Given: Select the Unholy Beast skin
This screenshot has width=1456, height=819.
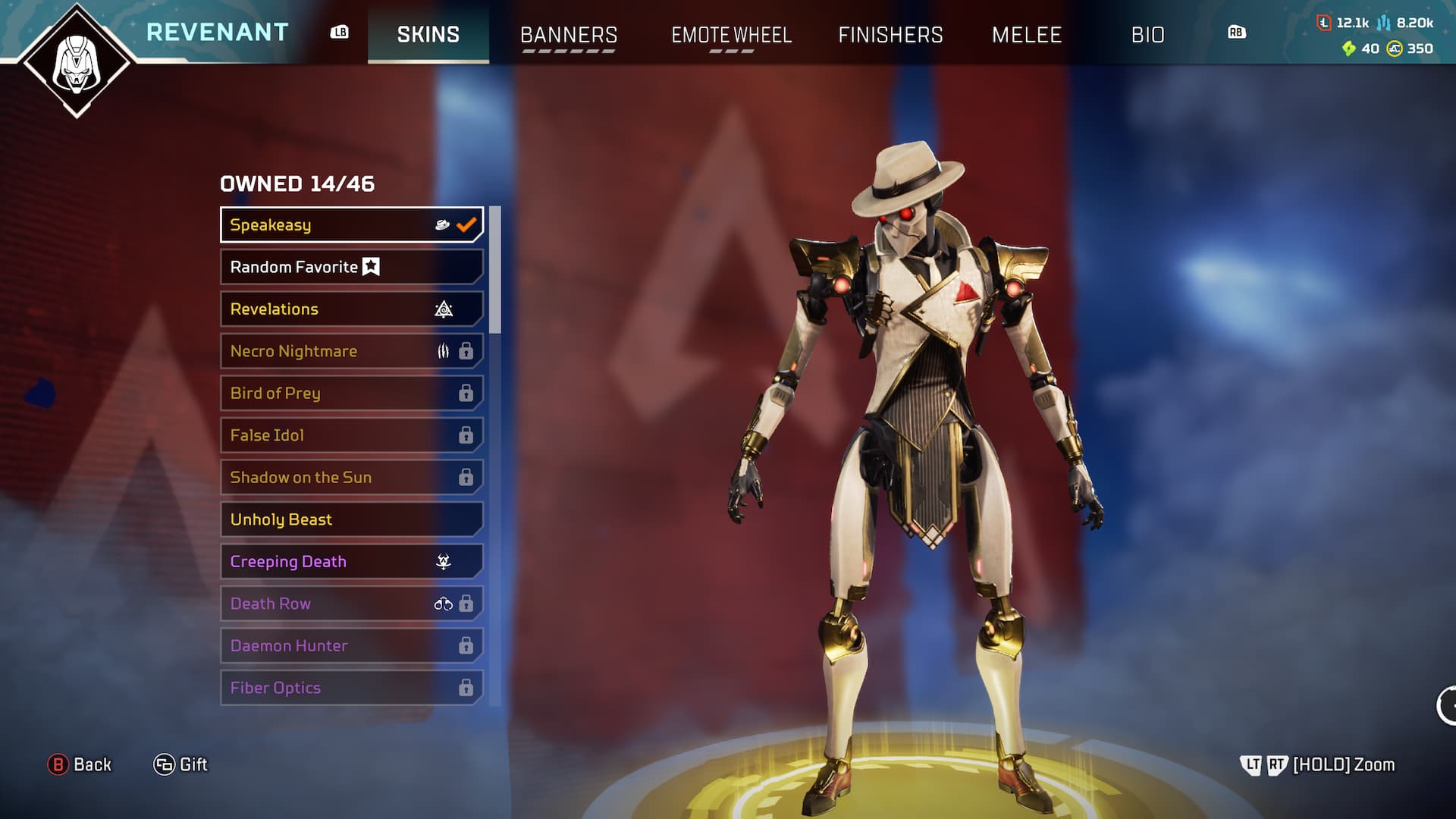Looking at the screenshot, I should (x=351, y=519).
